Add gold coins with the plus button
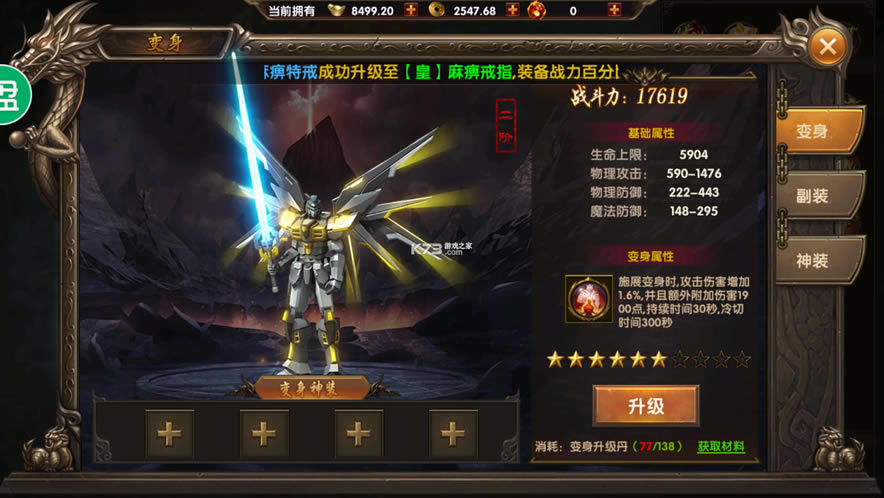The width and height of the screenshot is (884, 498). pyautogui.click(x=513, y=11)
